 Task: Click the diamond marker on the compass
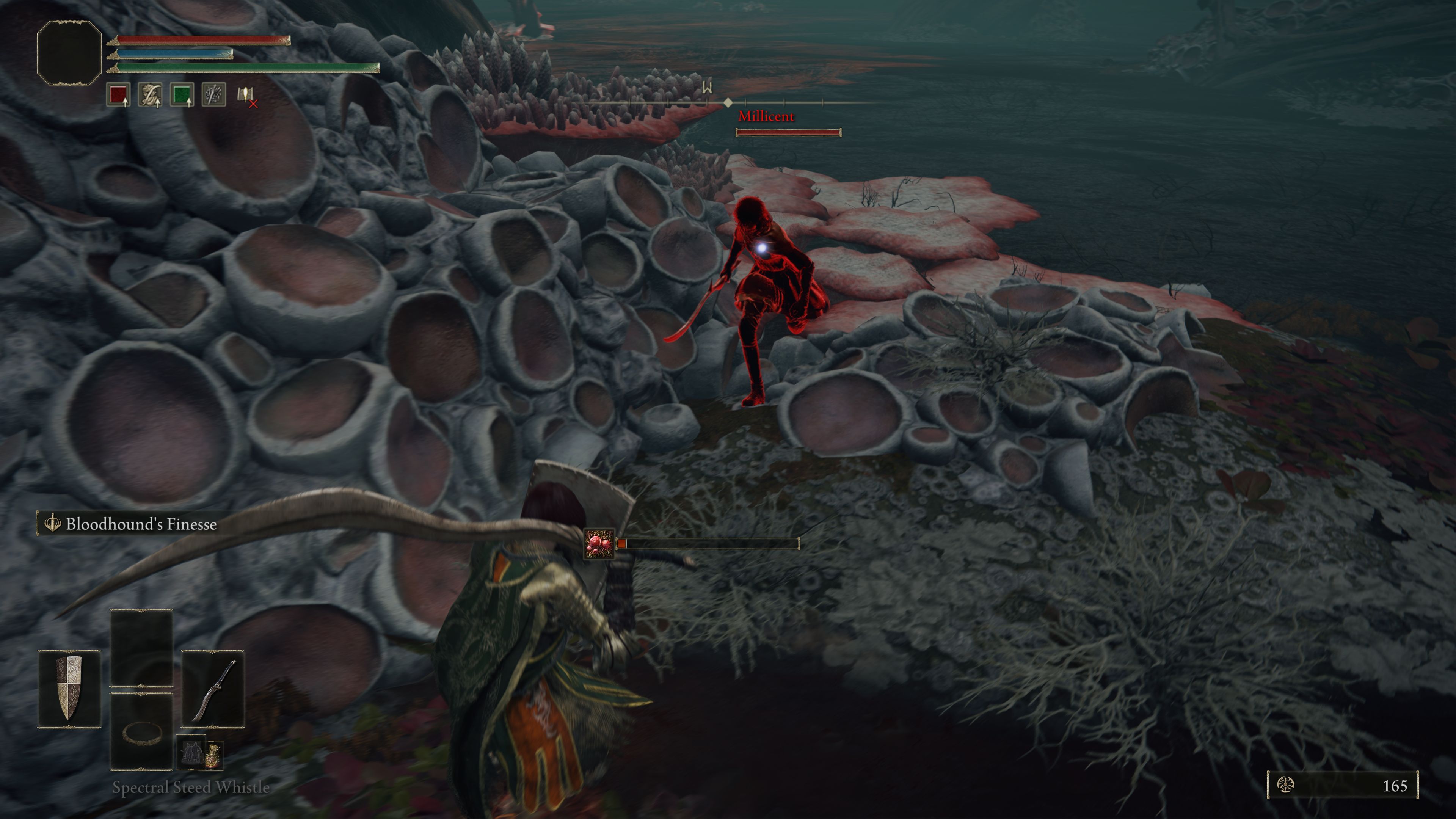click(728, 102)
